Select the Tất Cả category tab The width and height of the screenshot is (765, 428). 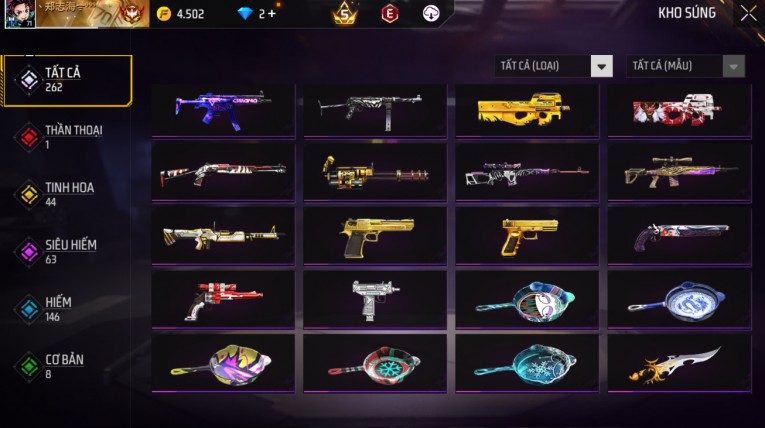click(67, 80)
